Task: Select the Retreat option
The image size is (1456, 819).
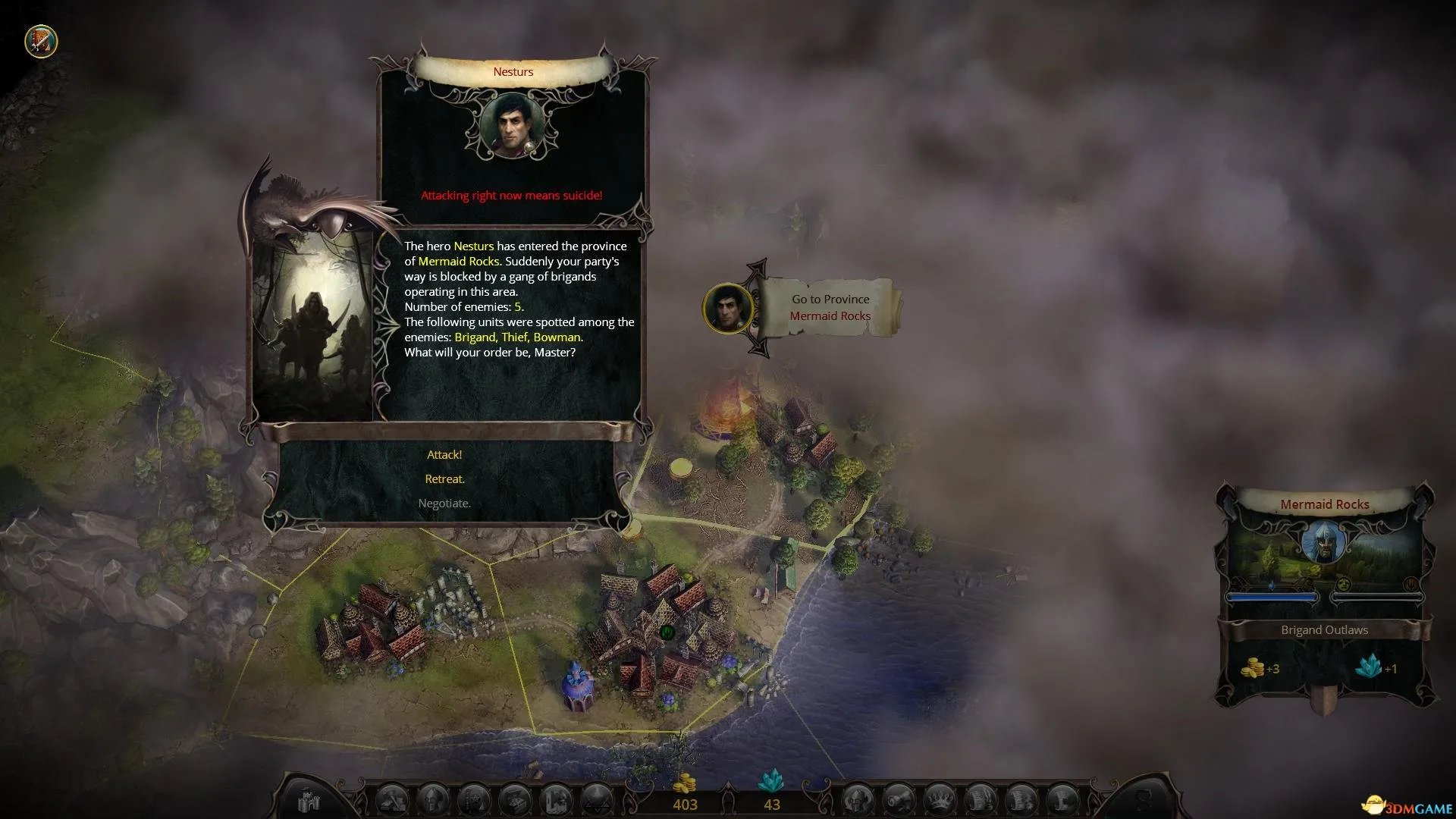Action: click(x=444, y=479)
